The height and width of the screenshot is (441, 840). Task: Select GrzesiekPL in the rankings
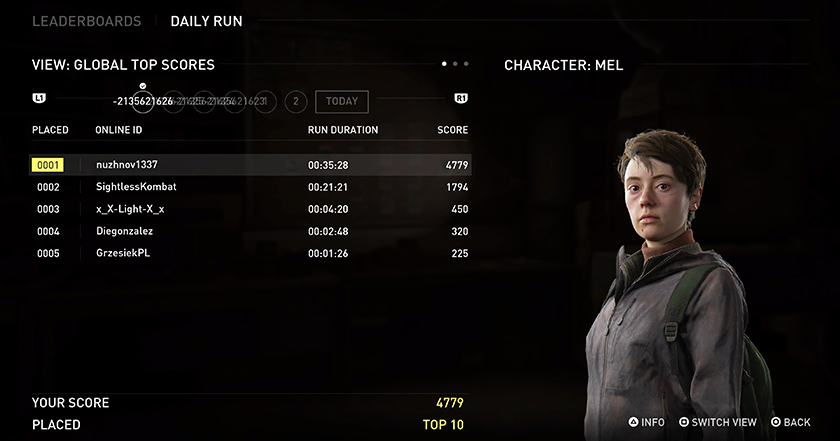coord(250,253)
